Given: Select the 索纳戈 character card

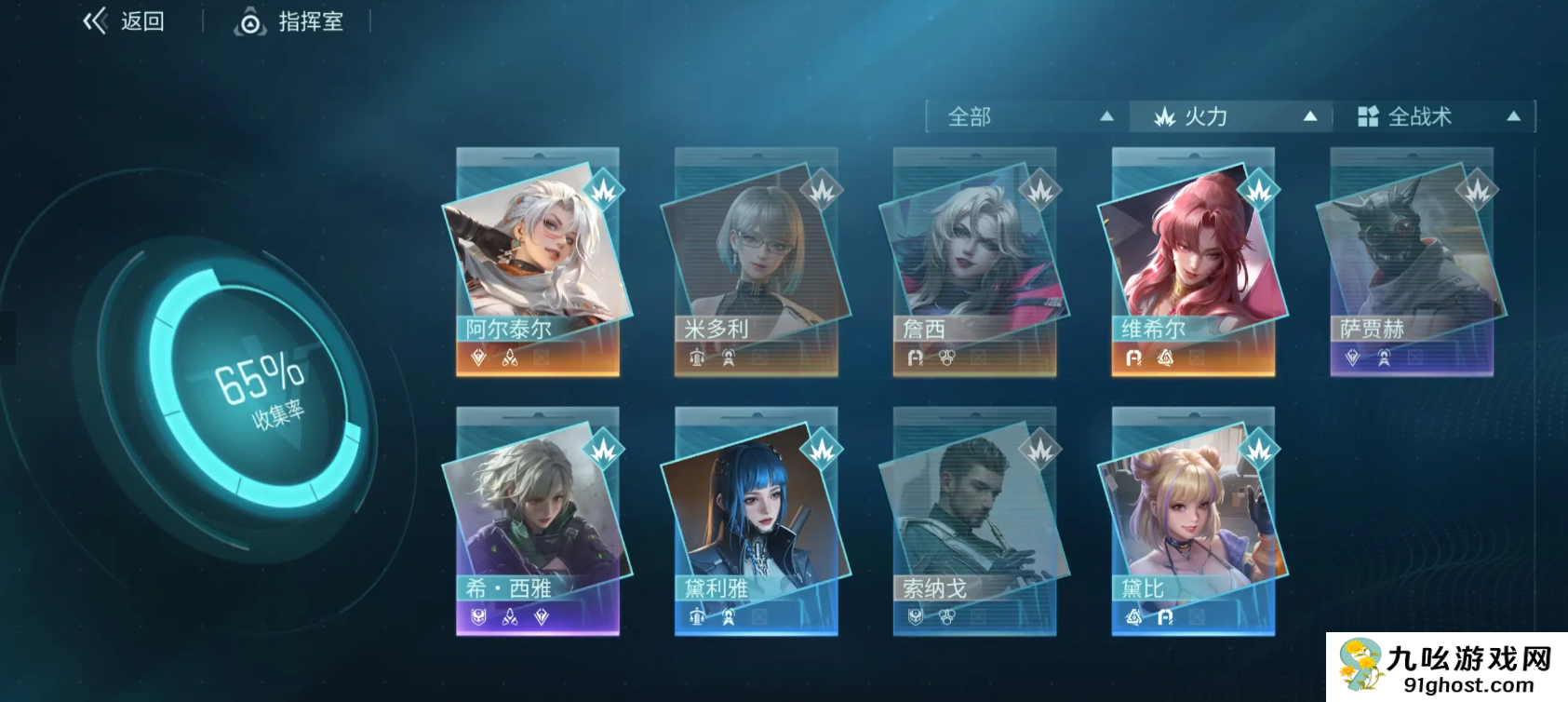Looking at the screenshot, I should pos(974,521).
